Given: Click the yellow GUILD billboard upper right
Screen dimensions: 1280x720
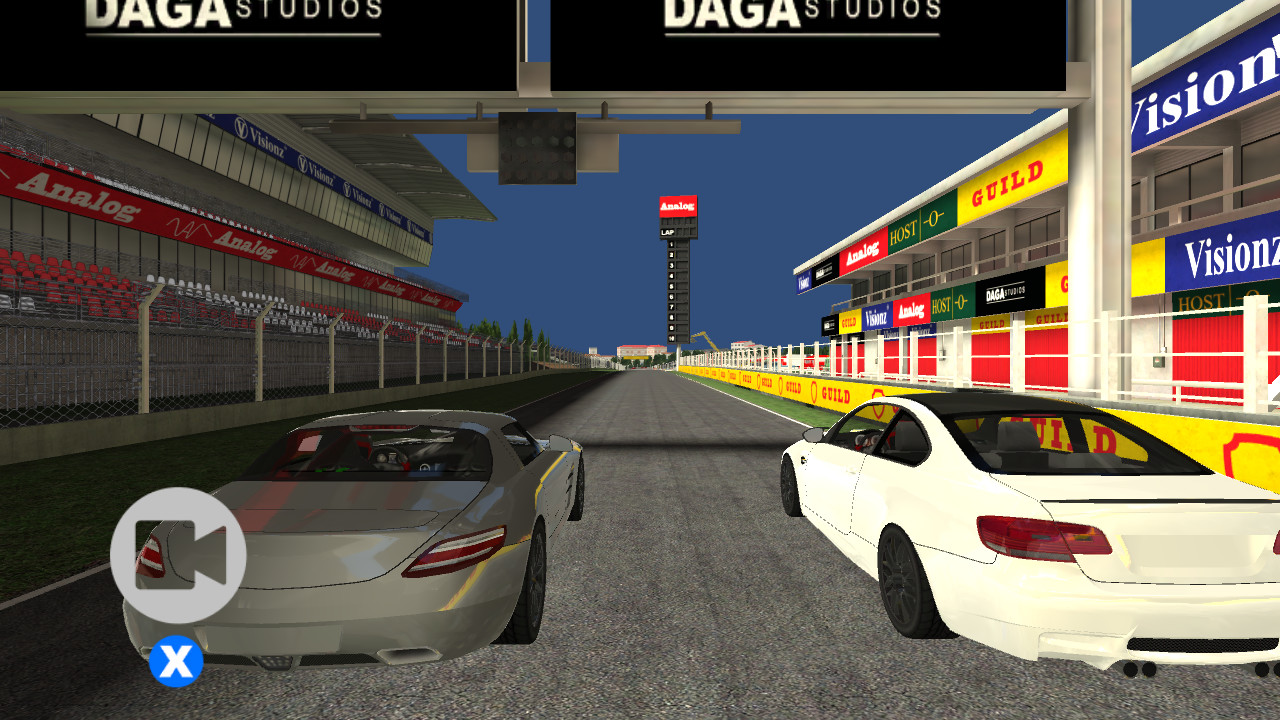Looking at the screenshot, I should coord(1005,183).
